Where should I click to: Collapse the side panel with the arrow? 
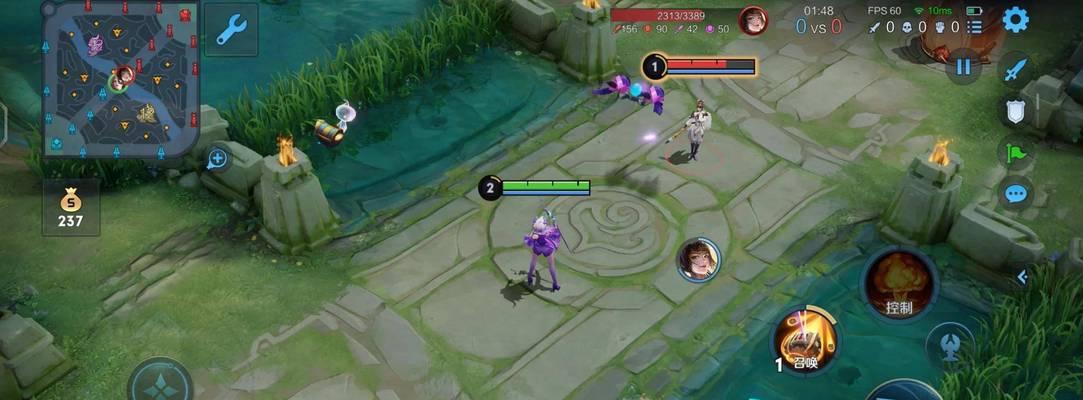[x=1022, y=277]
